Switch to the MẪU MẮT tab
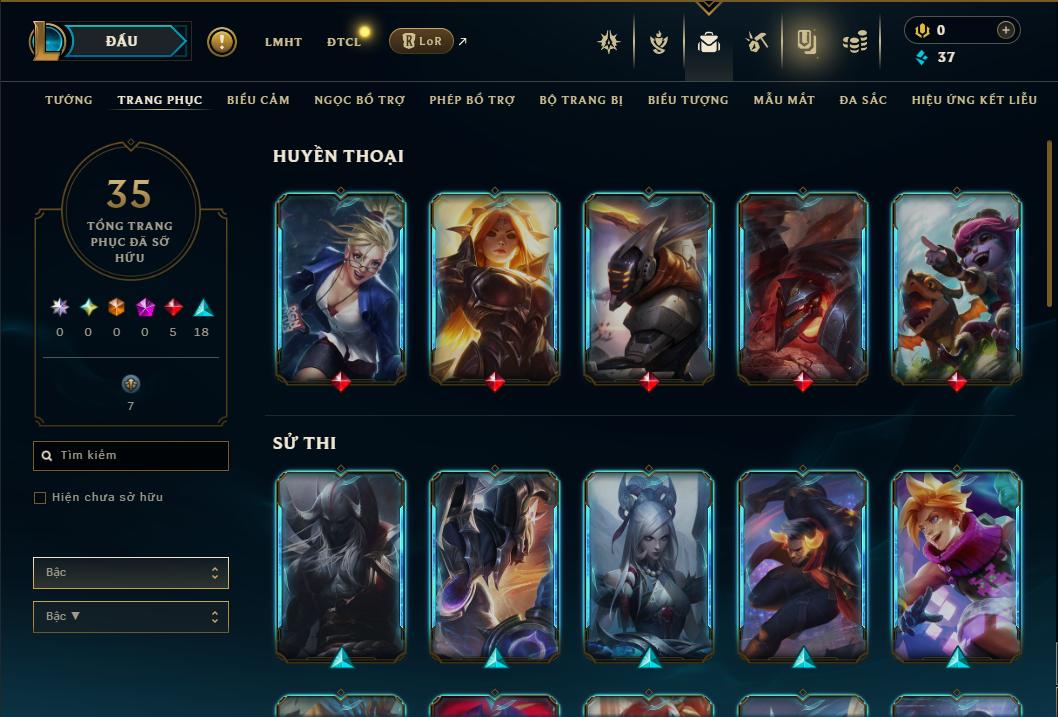This screenshot has height=717, width=1058. [x=784, y=100]
